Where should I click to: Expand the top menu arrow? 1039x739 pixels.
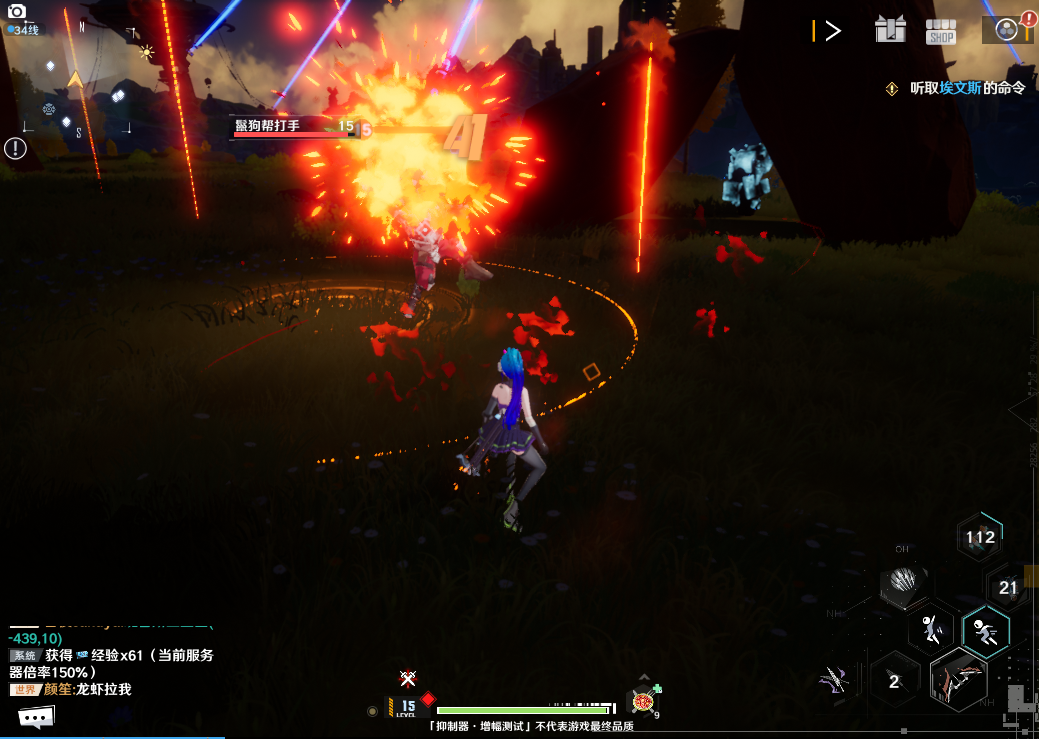click(x=830, y=31)
